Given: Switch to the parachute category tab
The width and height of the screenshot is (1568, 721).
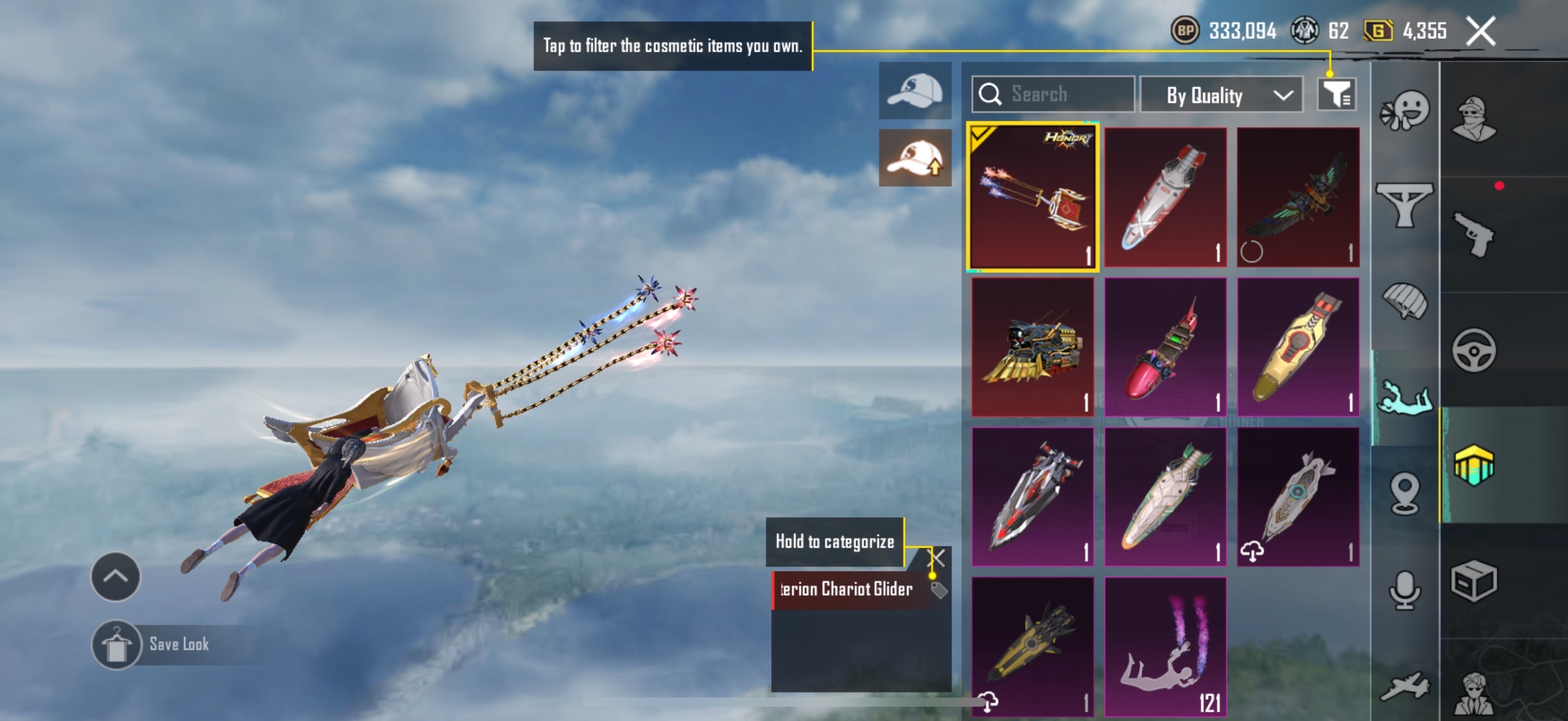Looking at the screenshot, I should (1405, 301).
